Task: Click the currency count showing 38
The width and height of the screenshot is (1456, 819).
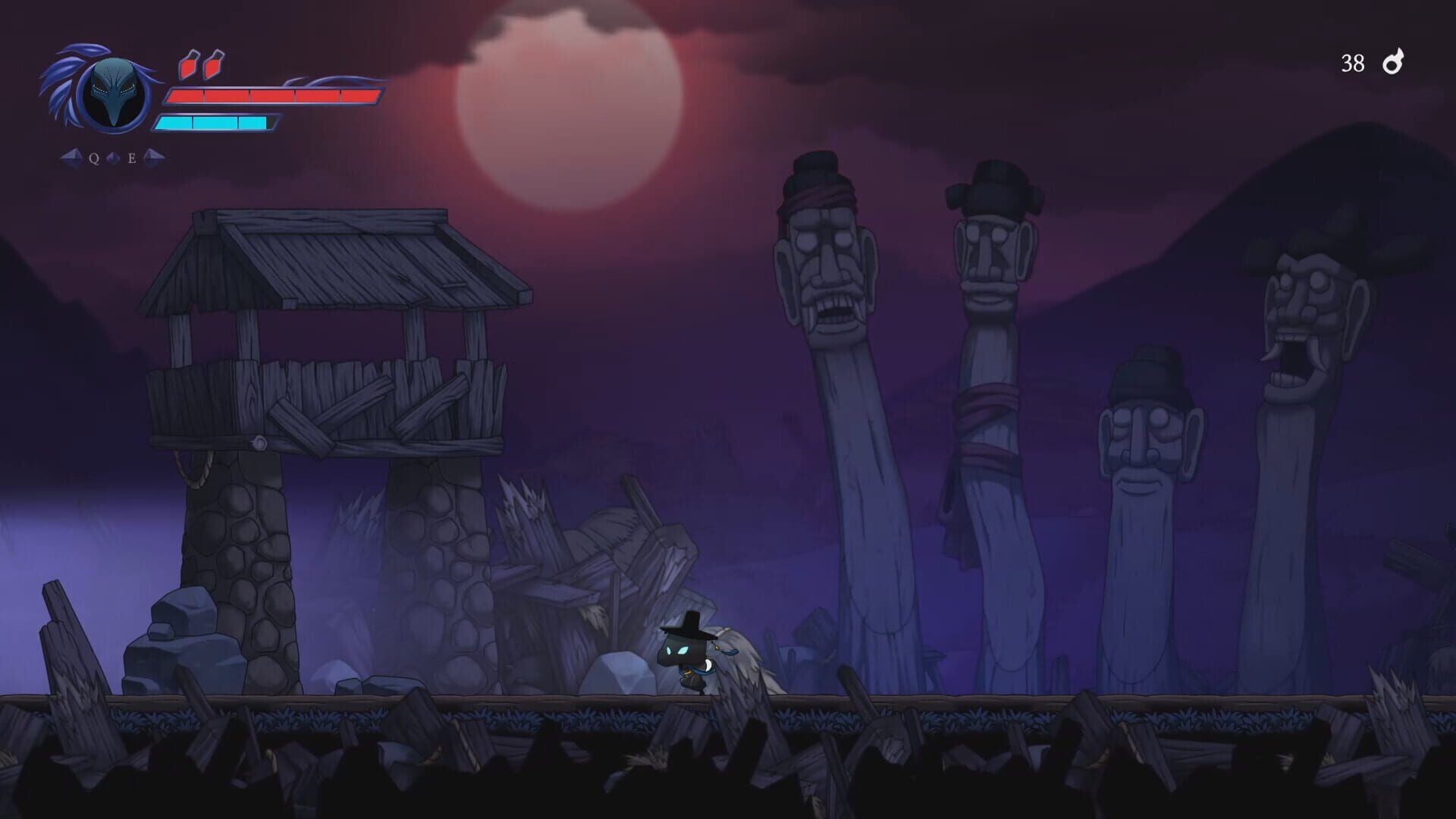Action: pyautogui.click(x=1354, y=62)
